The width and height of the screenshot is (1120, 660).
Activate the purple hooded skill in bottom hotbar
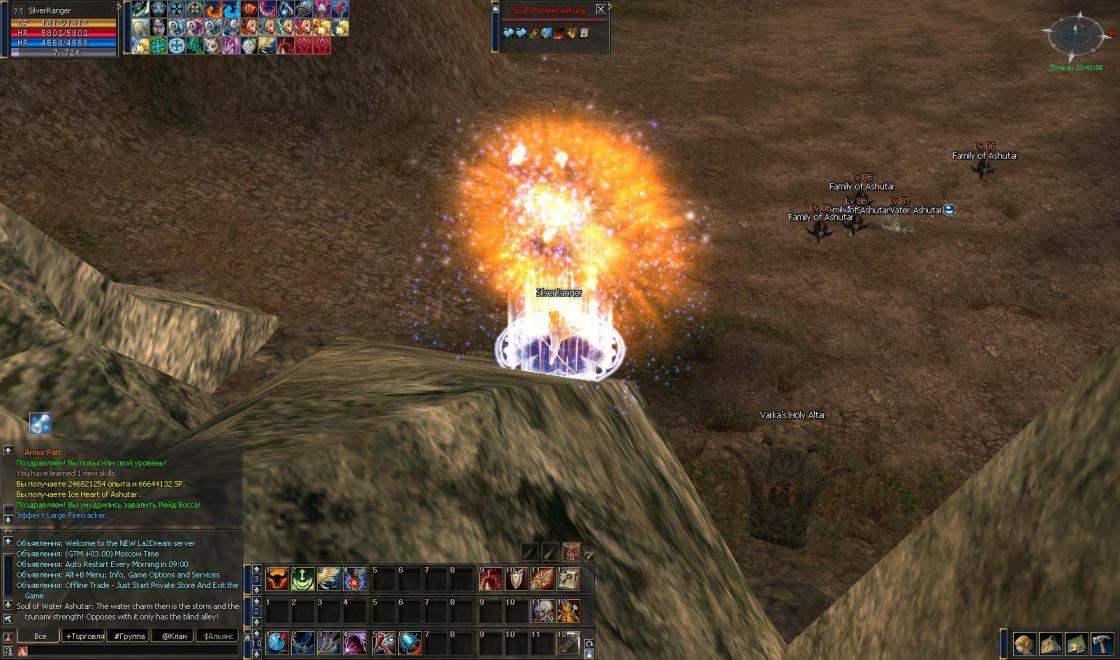[355, 642]
